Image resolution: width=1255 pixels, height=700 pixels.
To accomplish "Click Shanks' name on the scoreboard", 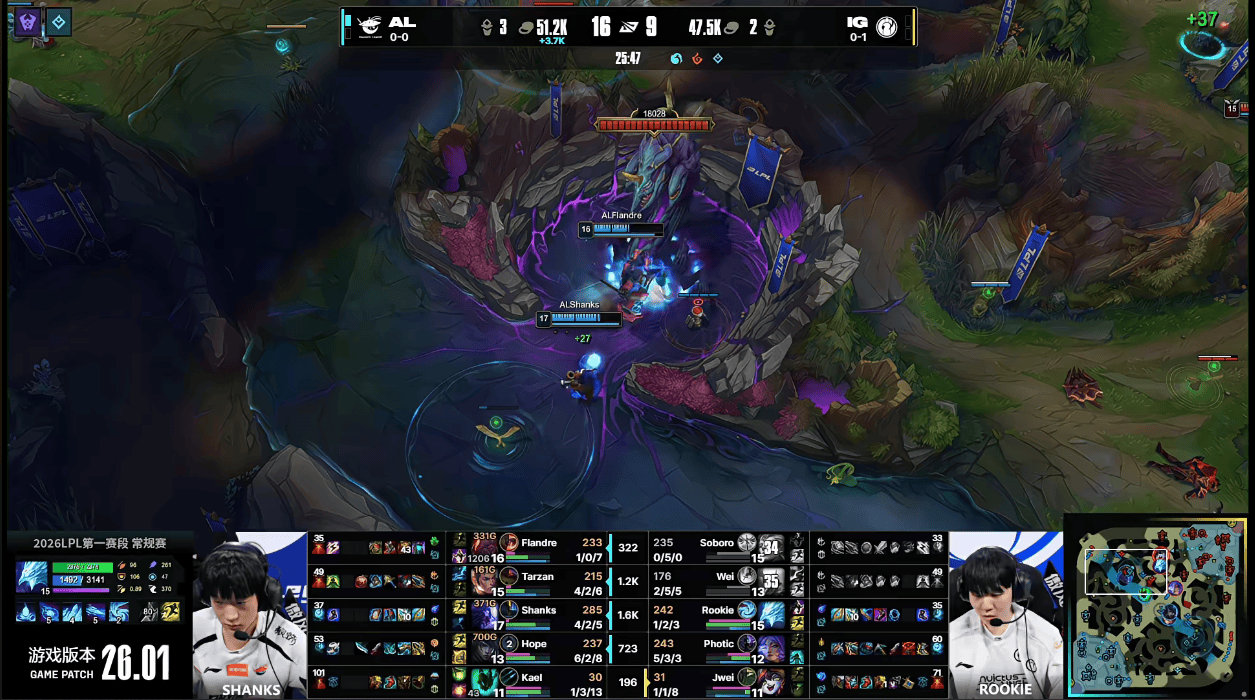I will pos(538,610).
